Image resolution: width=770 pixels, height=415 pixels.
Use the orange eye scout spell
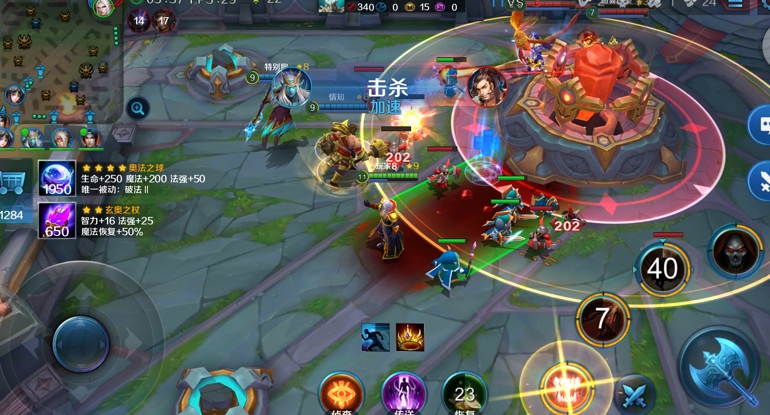point(341,394)
